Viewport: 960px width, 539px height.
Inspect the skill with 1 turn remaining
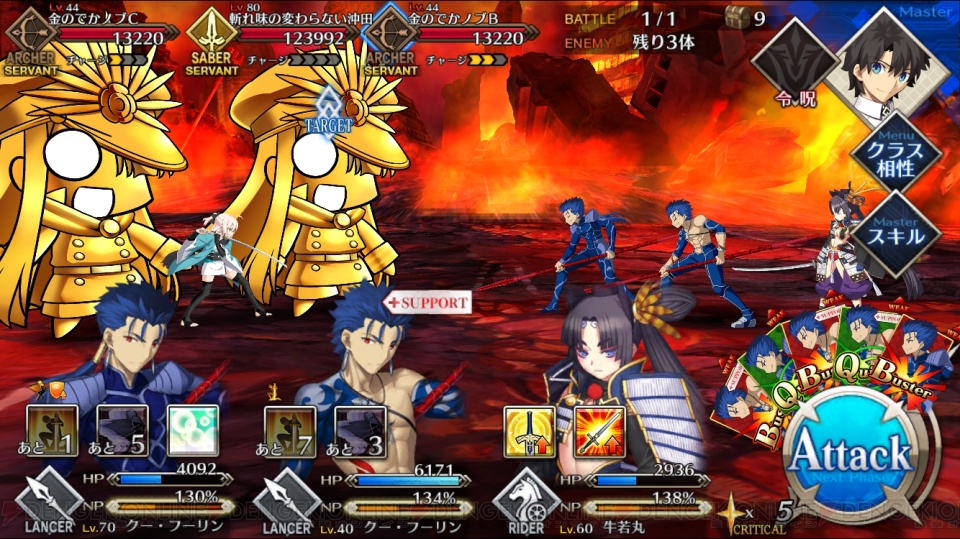point(53,431)
